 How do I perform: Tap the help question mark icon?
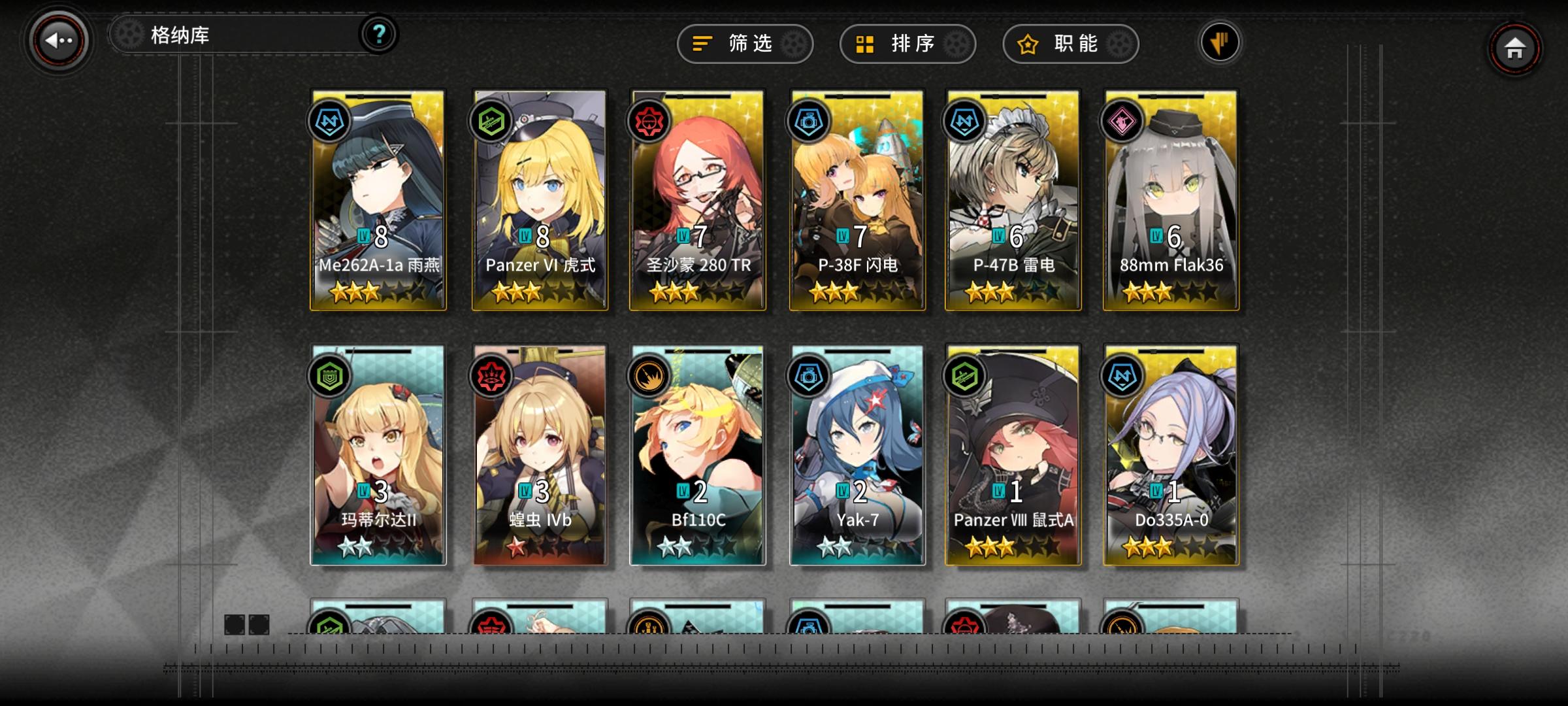click(x=378, y=34)
